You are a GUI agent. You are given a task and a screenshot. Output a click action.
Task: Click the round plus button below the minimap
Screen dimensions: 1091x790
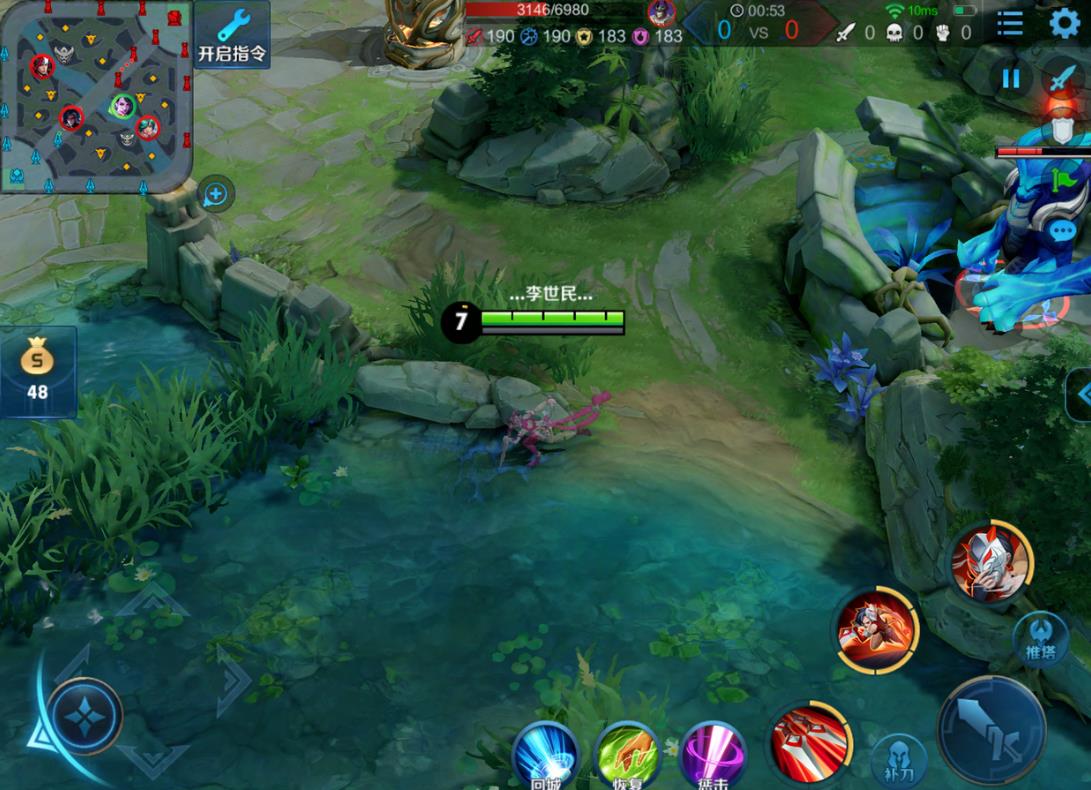tap(216, 194)
